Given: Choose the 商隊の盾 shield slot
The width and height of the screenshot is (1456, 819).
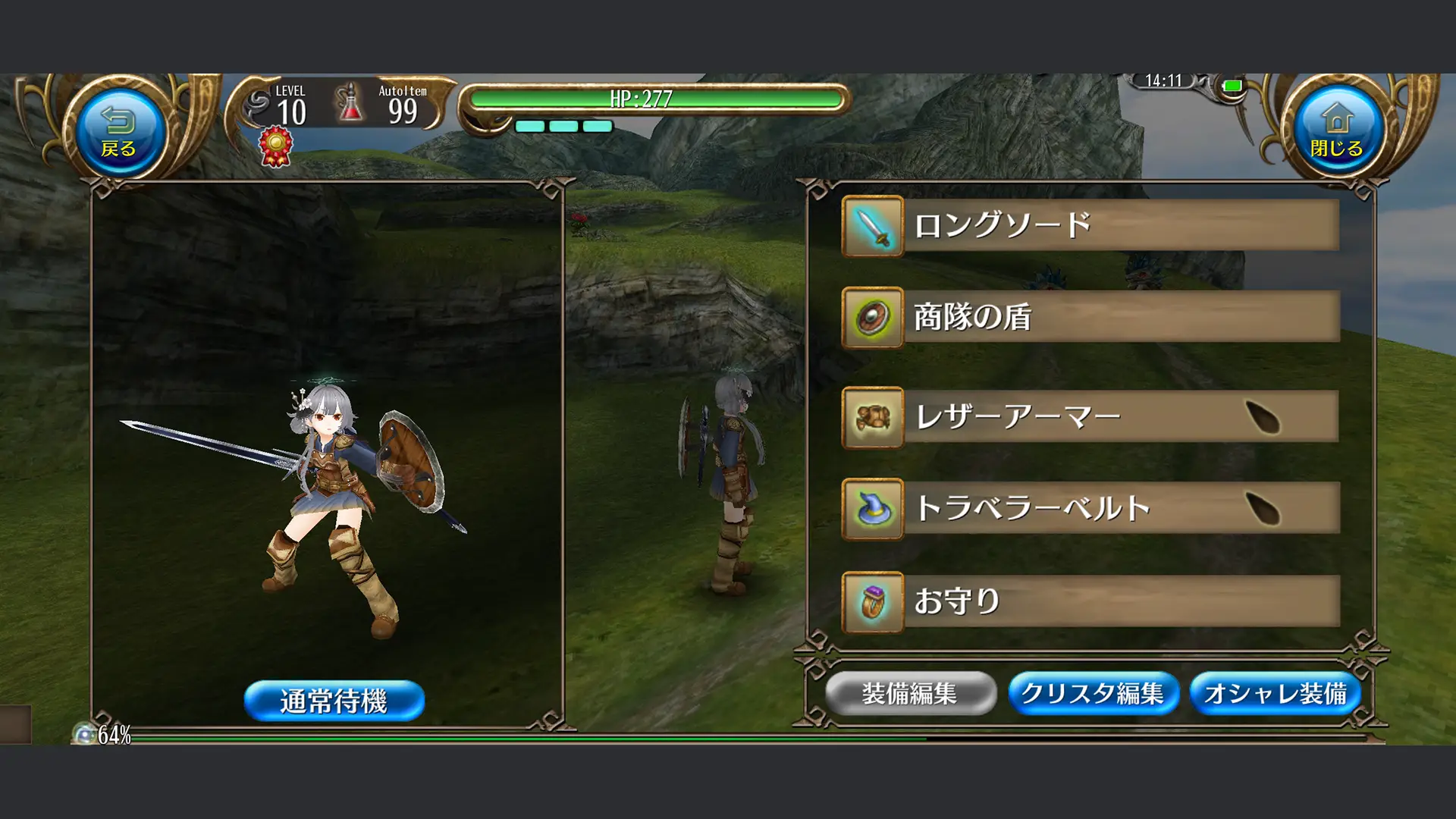Looking at the screenshot, I should tap(1090, 317).
